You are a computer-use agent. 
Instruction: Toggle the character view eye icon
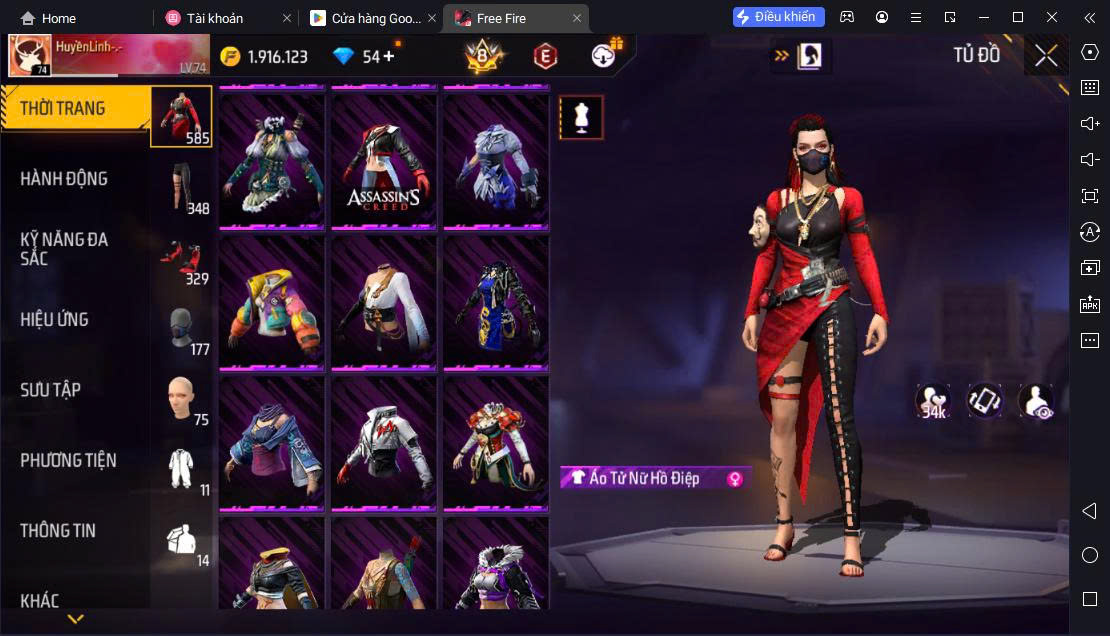pos(1035,401)
